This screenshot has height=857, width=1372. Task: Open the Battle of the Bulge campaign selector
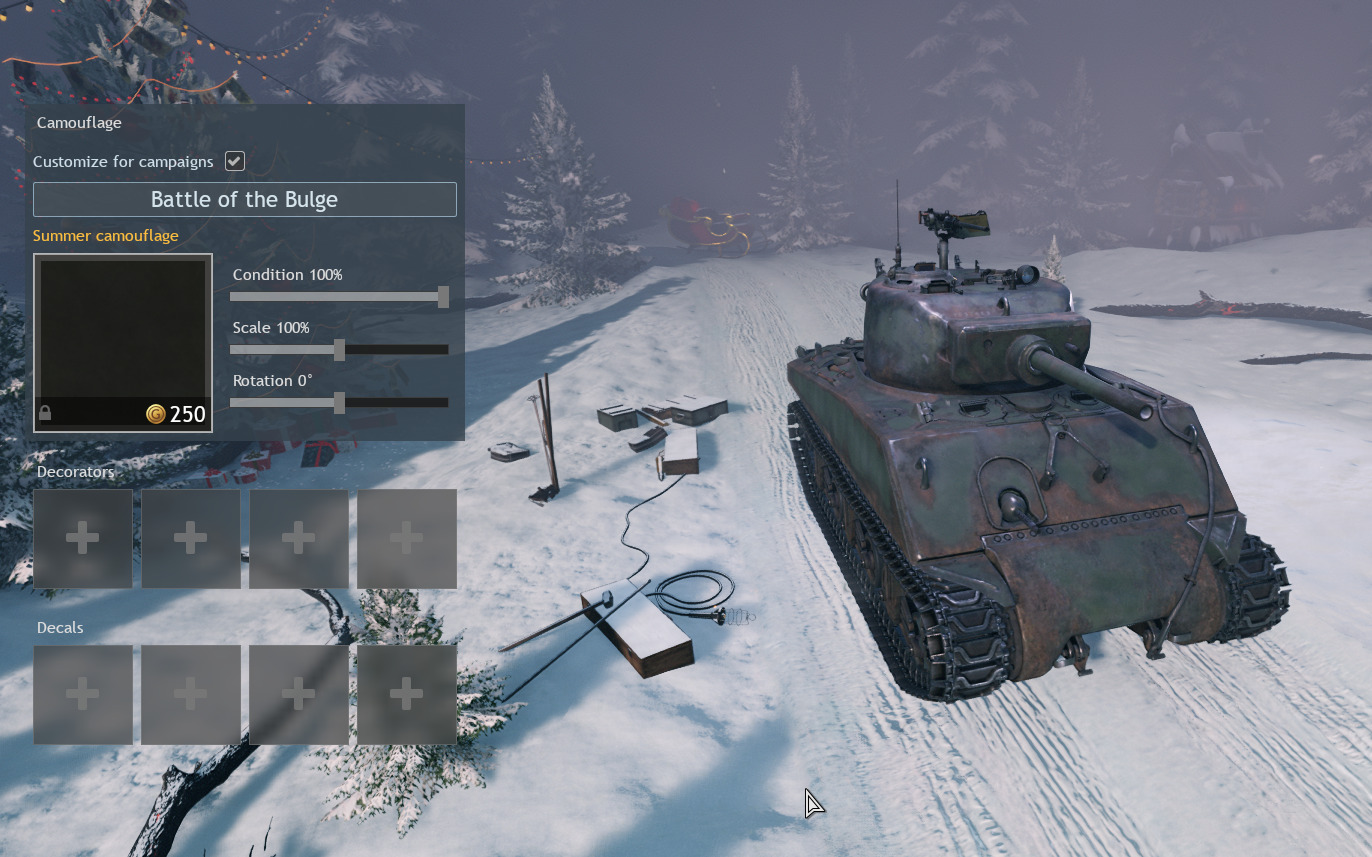tap(245, 199)
